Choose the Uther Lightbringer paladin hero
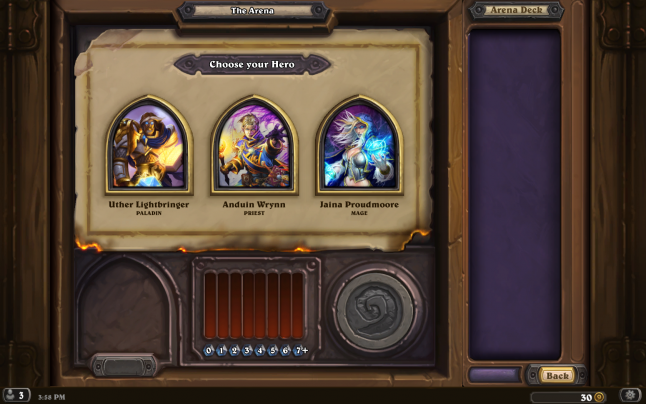This screenshot has height=404, width=646. click(149, 146)
